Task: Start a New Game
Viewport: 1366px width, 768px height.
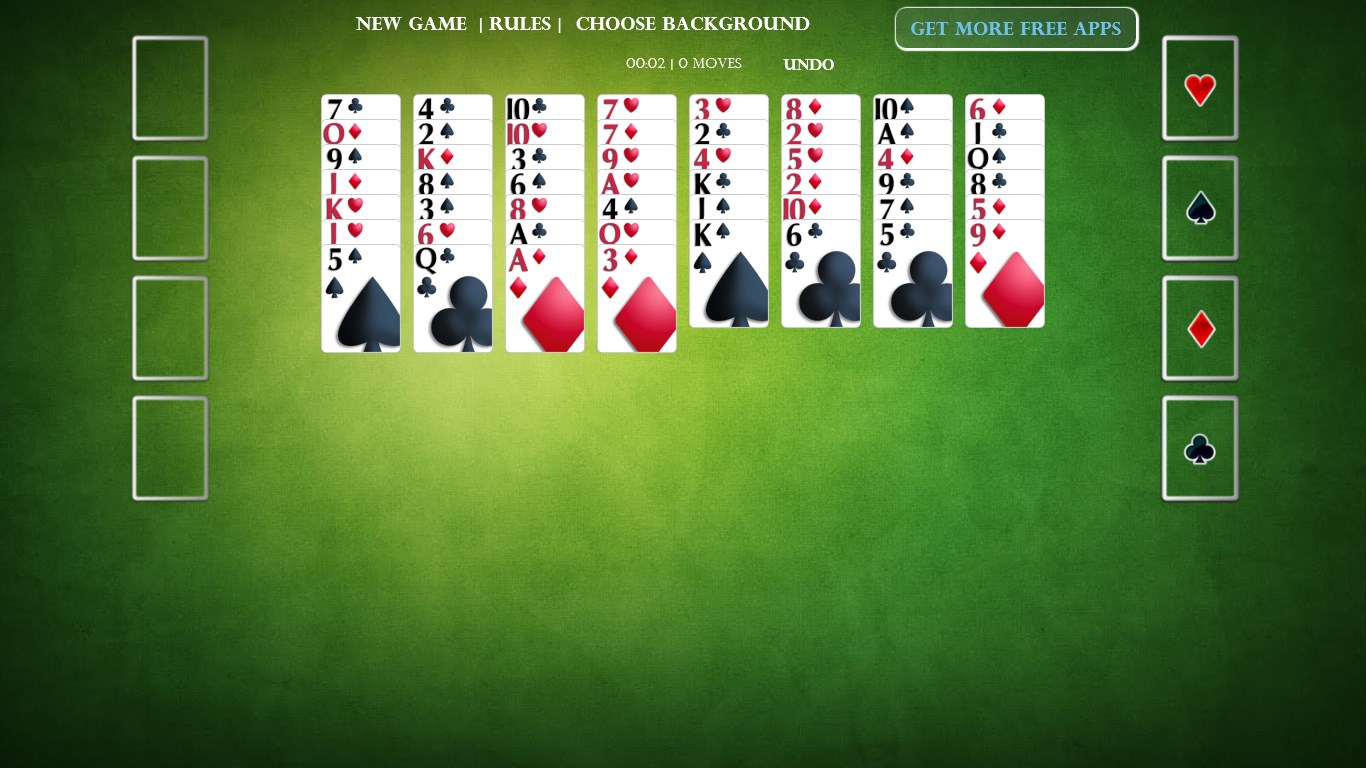Action: 411,24
